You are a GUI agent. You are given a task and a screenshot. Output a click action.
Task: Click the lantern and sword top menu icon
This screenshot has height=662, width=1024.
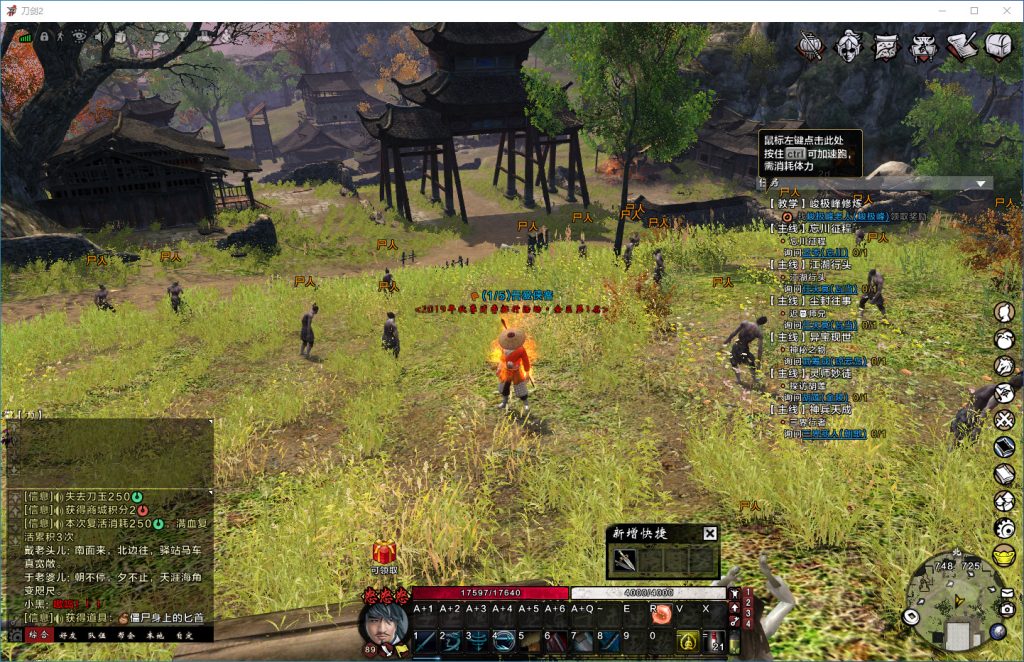(811, 46)
